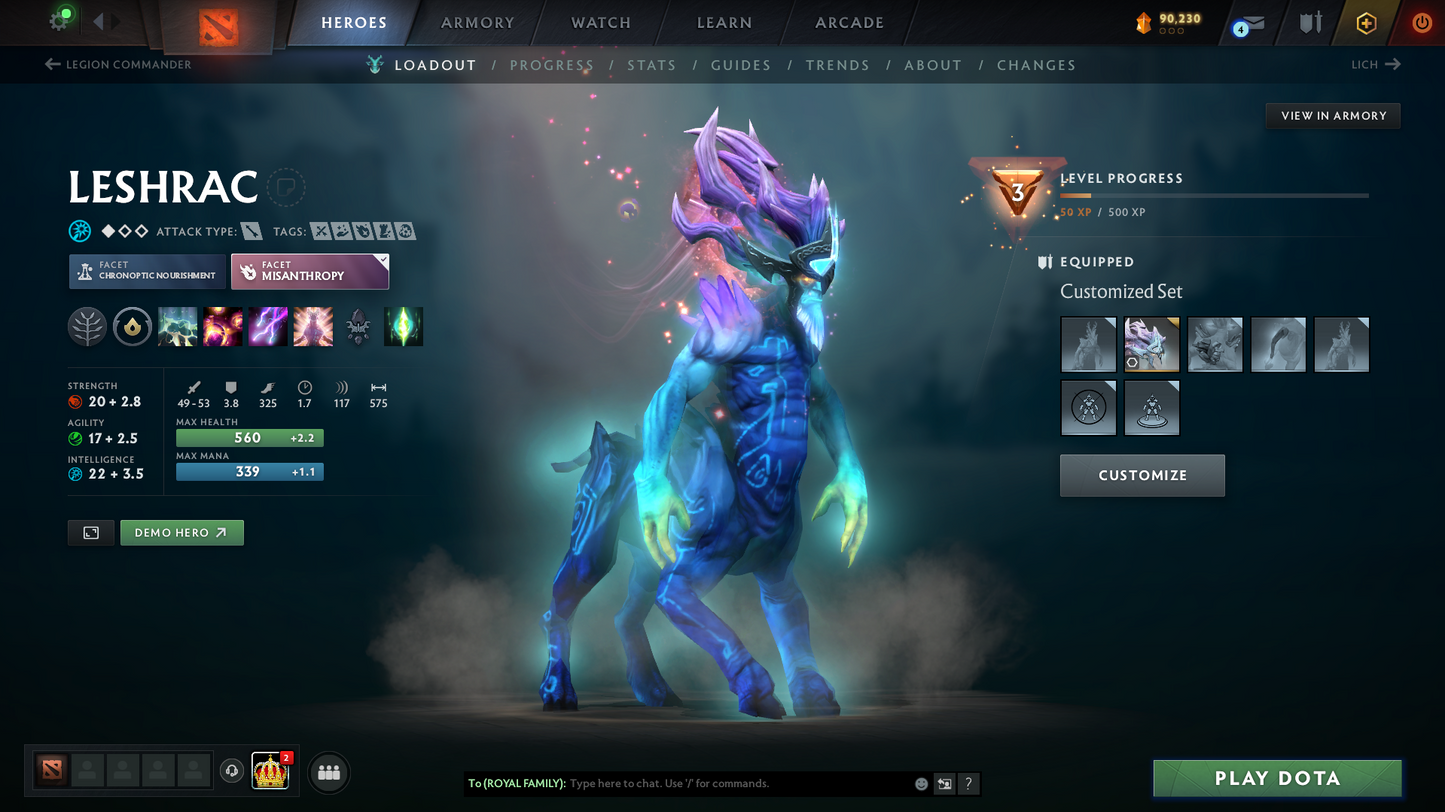The image size is (1445, 812).
Task: Choose the Misanthropy facet
Action: click(x=309, y=271)
